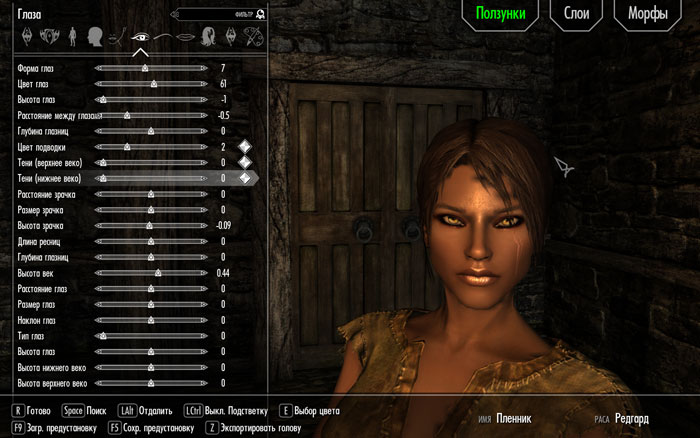The height and width of the screenshot is (438, 700).
Task: Adjust the Длина ресниц slider
Action: click(150, 241)
